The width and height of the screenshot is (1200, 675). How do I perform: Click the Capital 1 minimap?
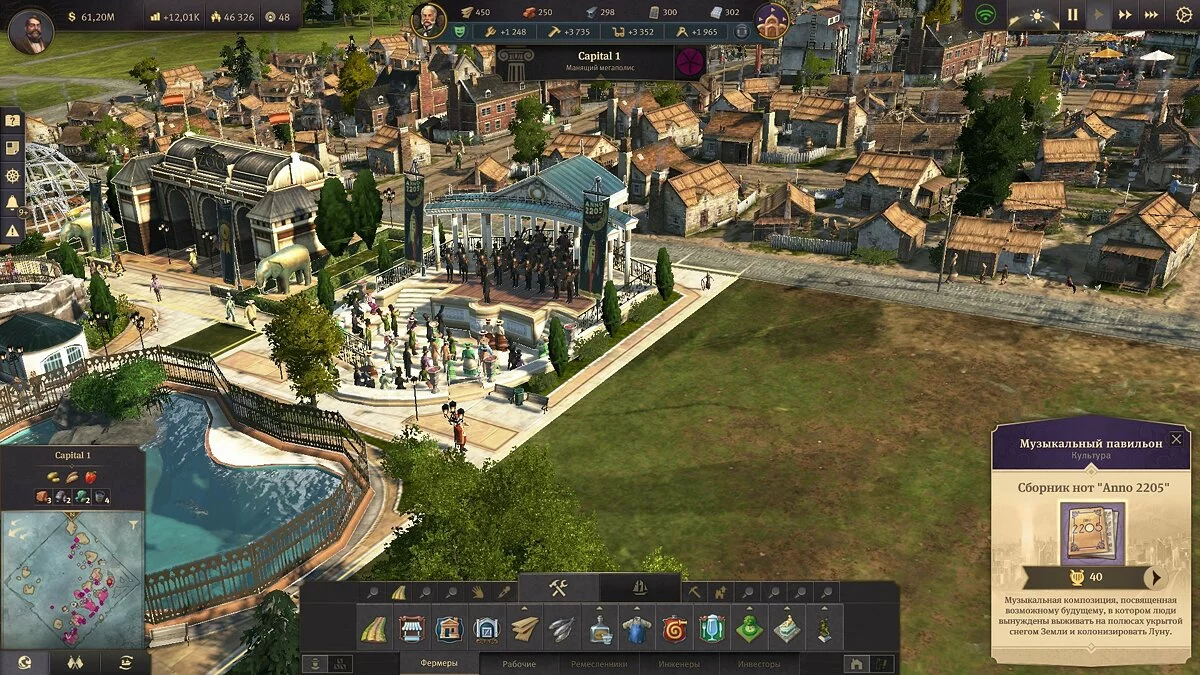tap(72, 577)
